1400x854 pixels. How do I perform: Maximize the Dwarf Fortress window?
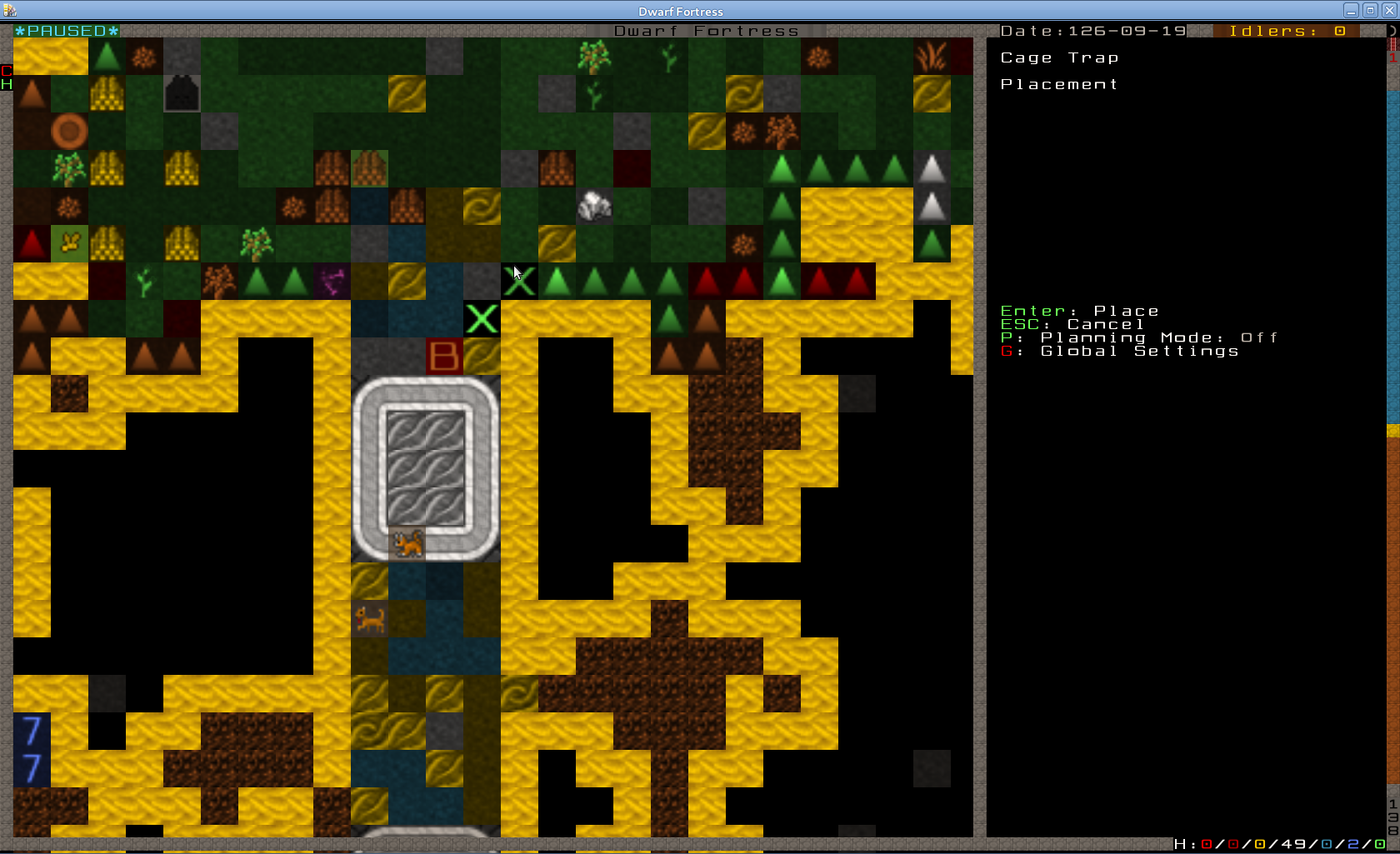(1369, 11)
